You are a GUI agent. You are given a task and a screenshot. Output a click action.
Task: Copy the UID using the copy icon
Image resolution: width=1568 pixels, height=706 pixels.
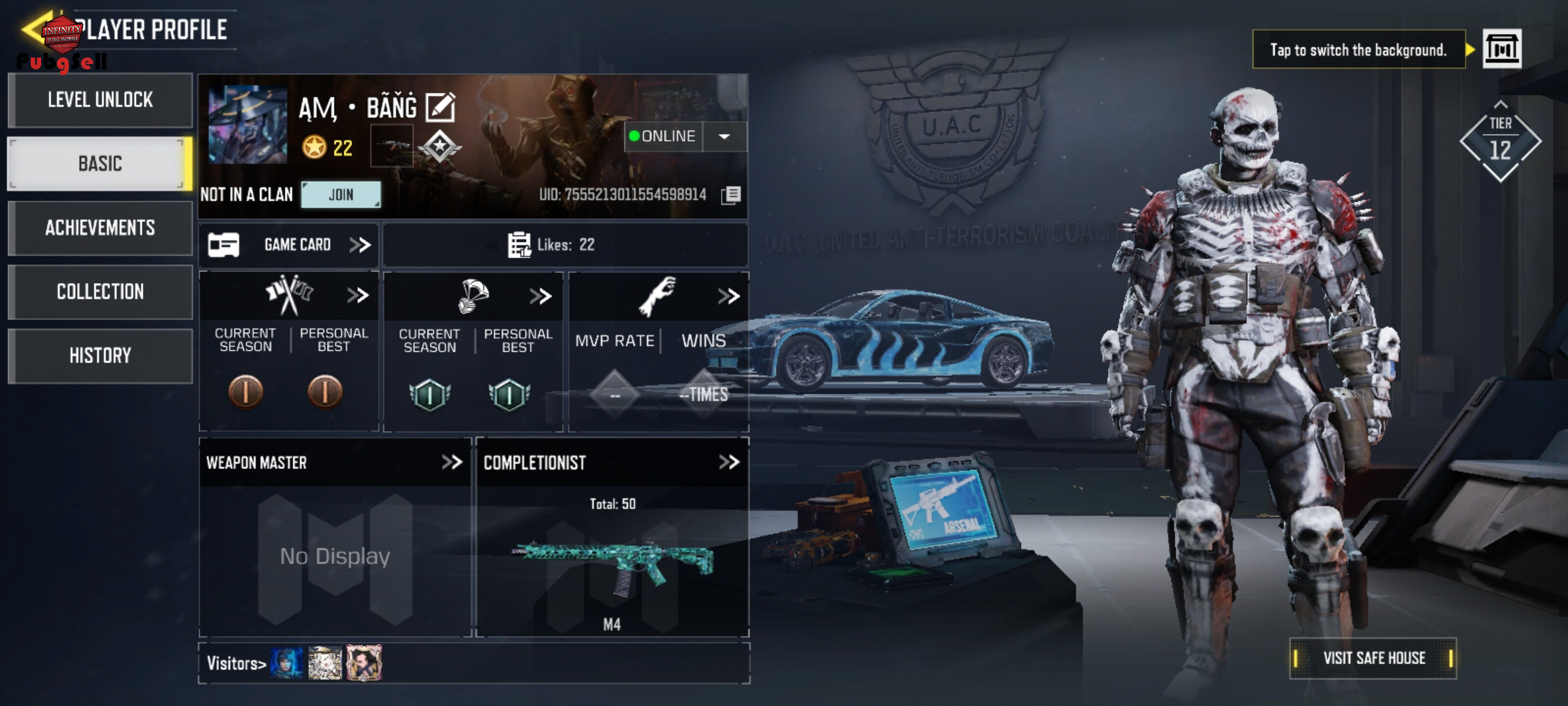point(731,195)
